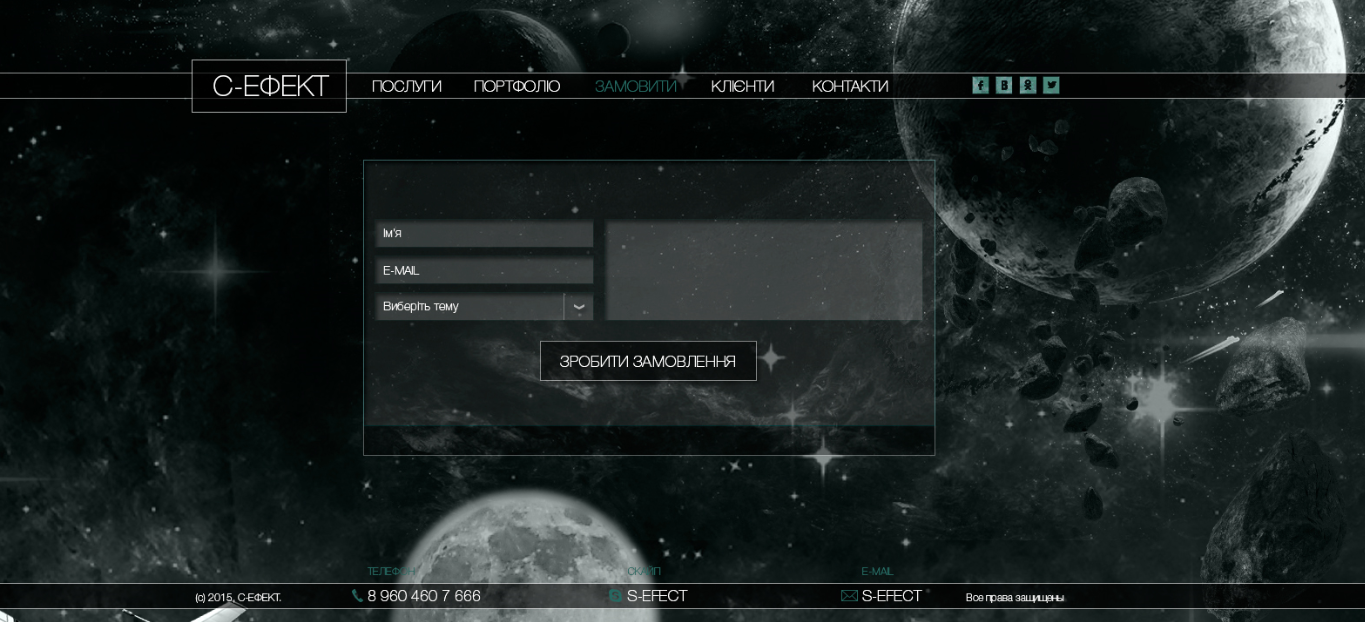The image size is (1365, 622).
Task: Submit with ЗРОБИТИ ЗАМОВЛЕННЯ button
Action: (648, 361)
